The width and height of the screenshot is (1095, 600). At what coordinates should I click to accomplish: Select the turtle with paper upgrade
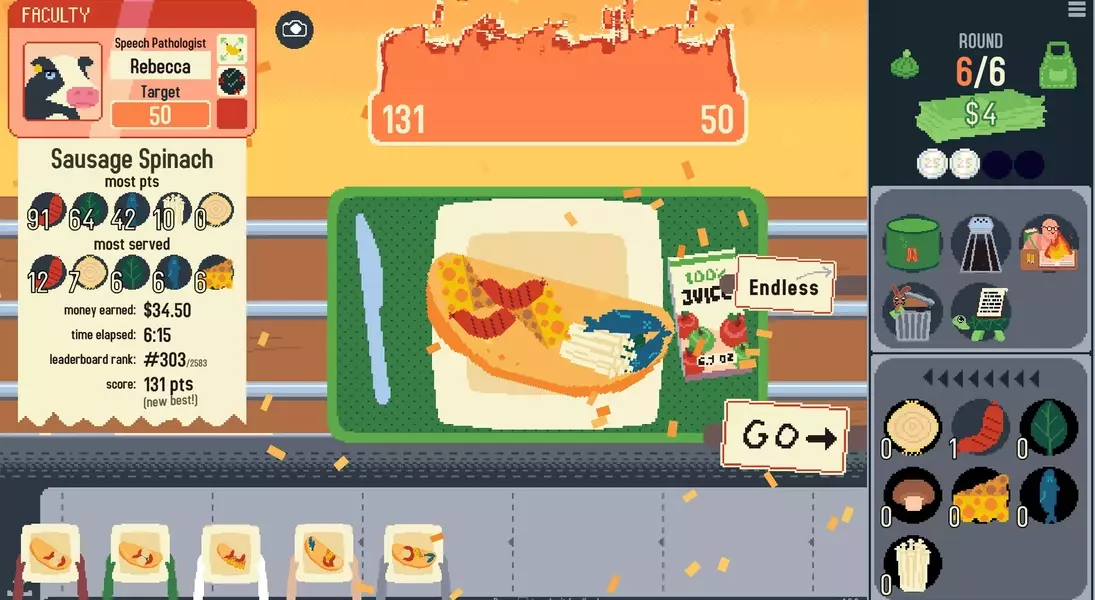(x=980, y=311)
